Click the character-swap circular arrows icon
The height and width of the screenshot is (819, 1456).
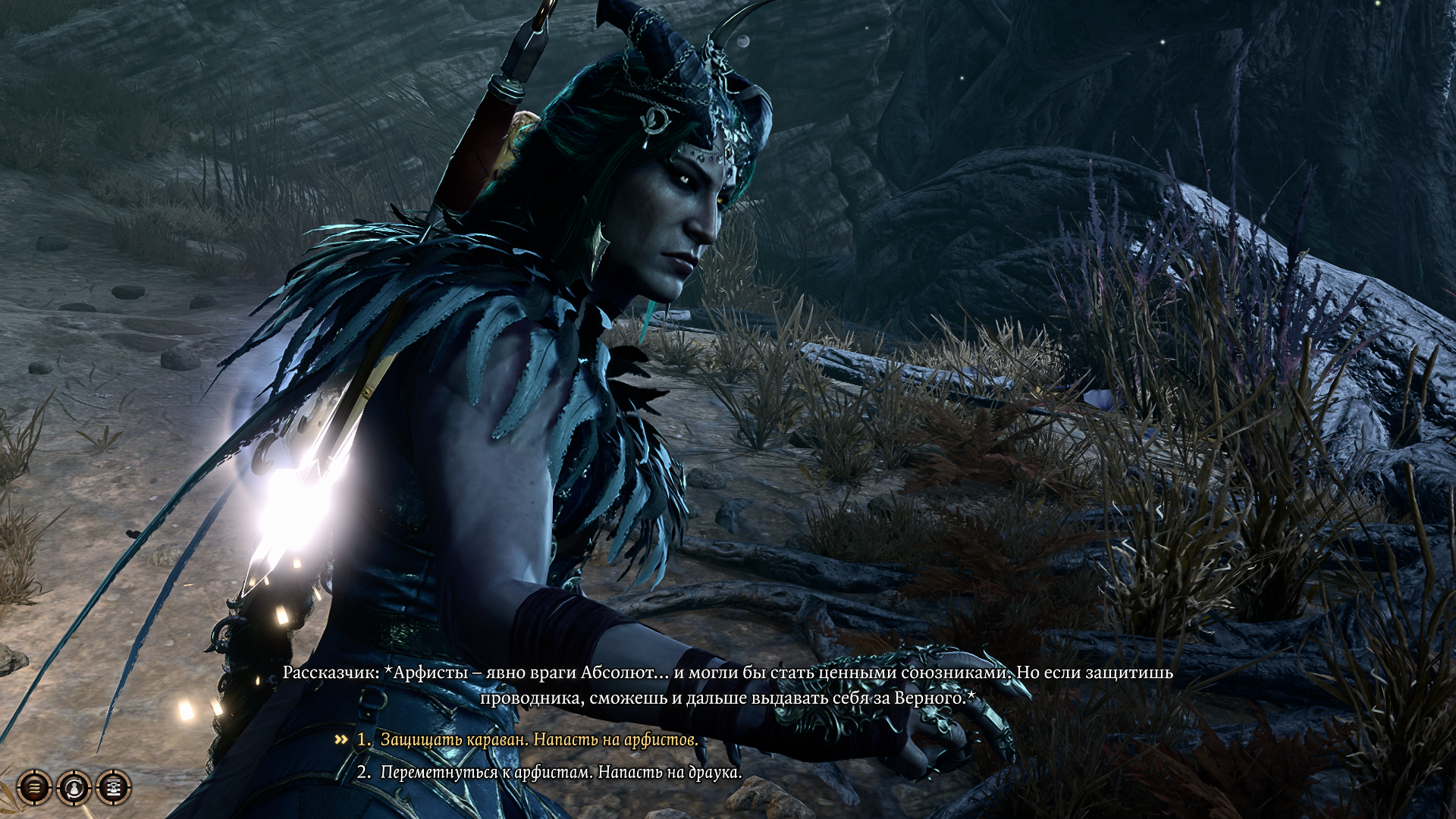74,788
